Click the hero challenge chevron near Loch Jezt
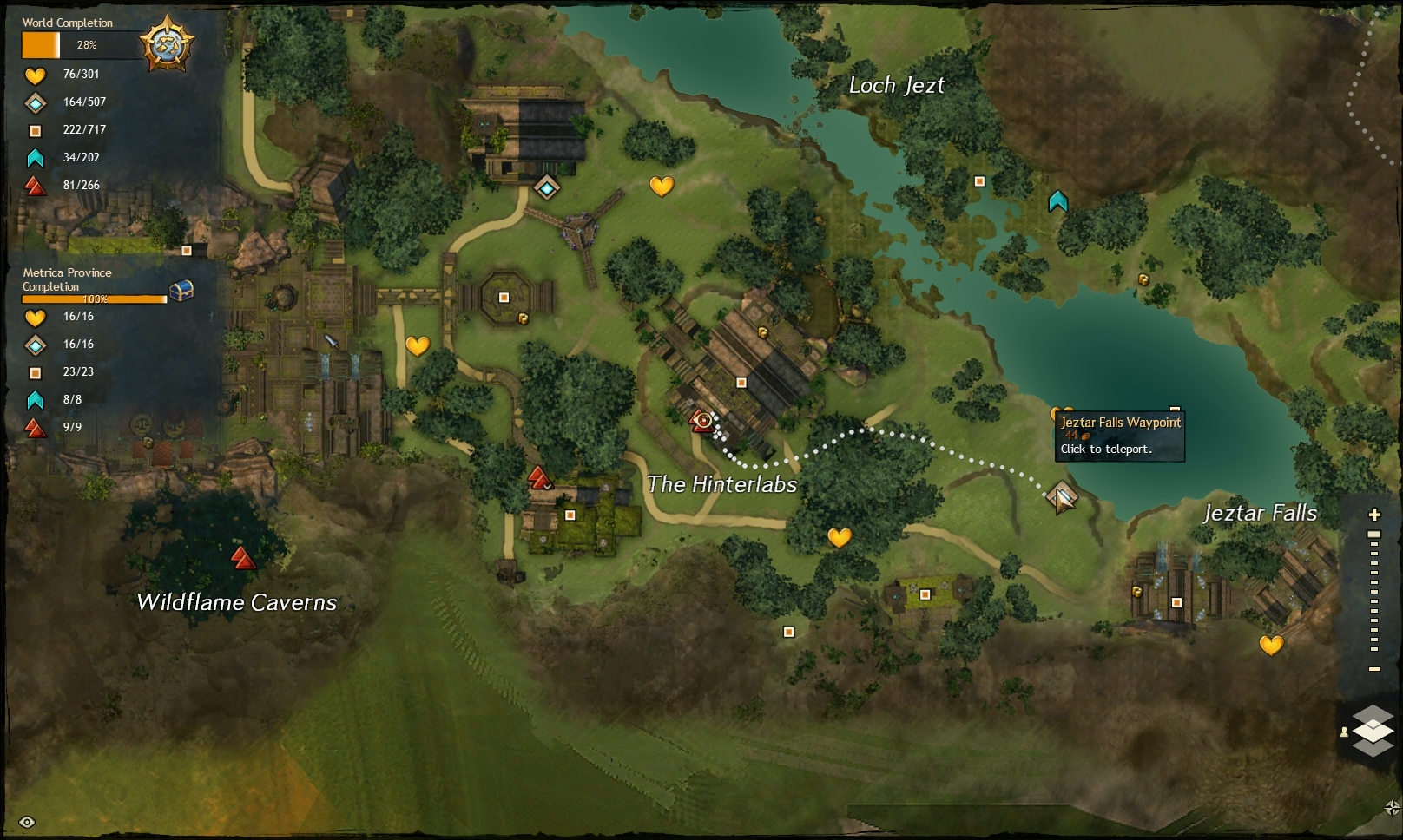This screenshot has width=1403, height=840. (1057, 200)
